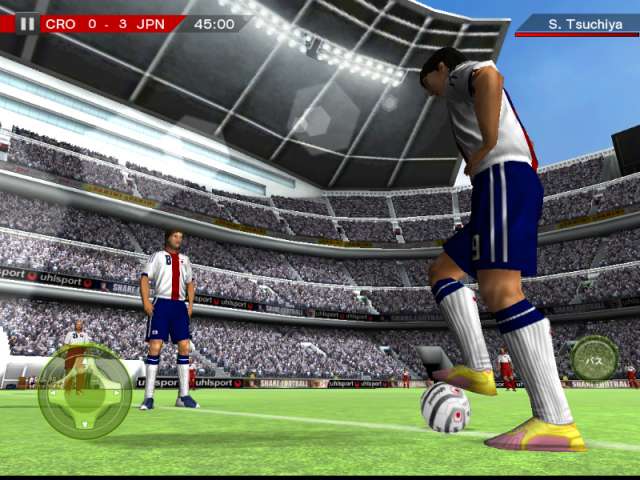This screenshot has height=480, width=640.
Task: Pause the match with the pause button
Action: pos(27,23)
